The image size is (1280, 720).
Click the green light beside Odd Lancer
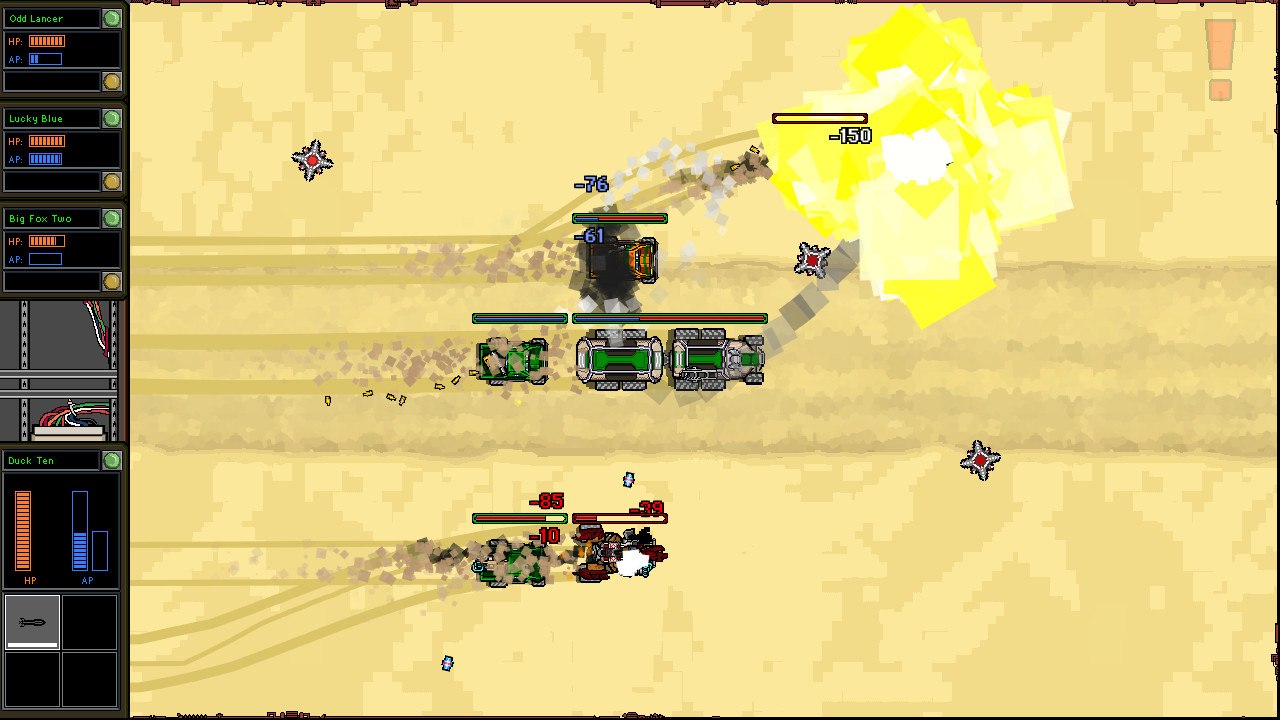[112, 19]
